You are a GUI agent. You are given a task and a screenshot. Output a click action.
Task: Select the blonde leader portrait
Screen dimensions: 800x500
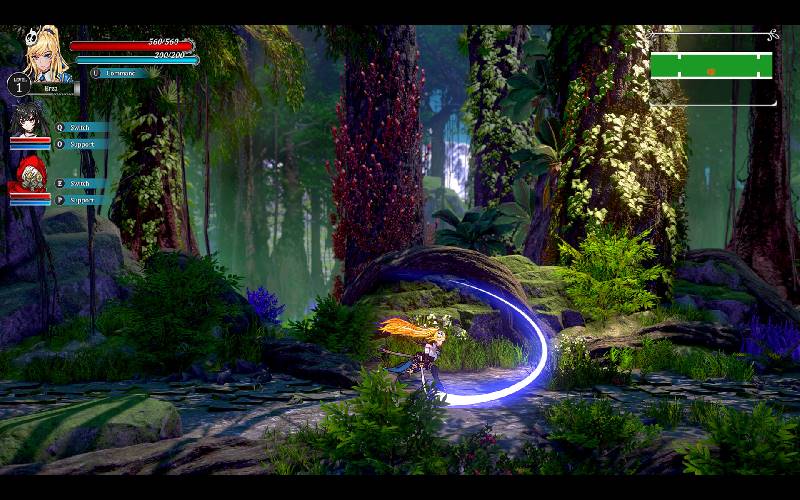[x=48, y=56]
